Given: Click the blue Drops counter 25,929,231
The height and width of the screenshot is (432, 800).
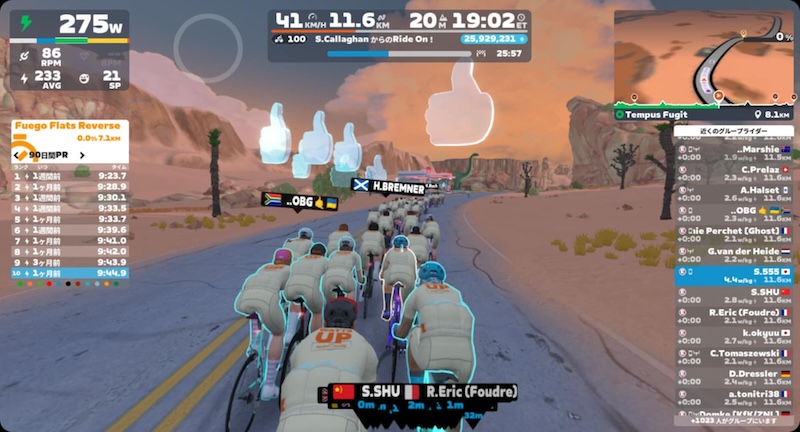Looking at the screenshot, I should (494, 39).
